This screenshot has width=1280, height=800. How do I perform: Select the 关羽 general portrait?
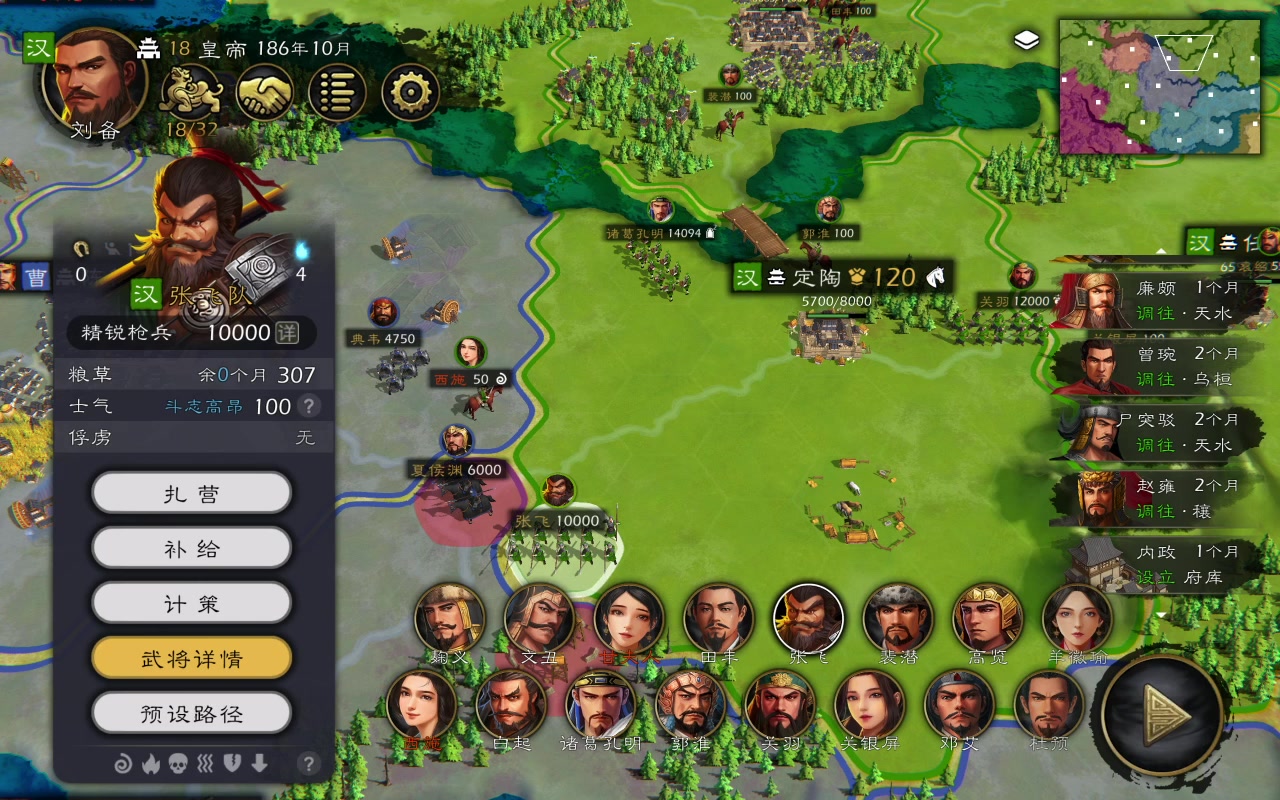(x=780, y=704)
